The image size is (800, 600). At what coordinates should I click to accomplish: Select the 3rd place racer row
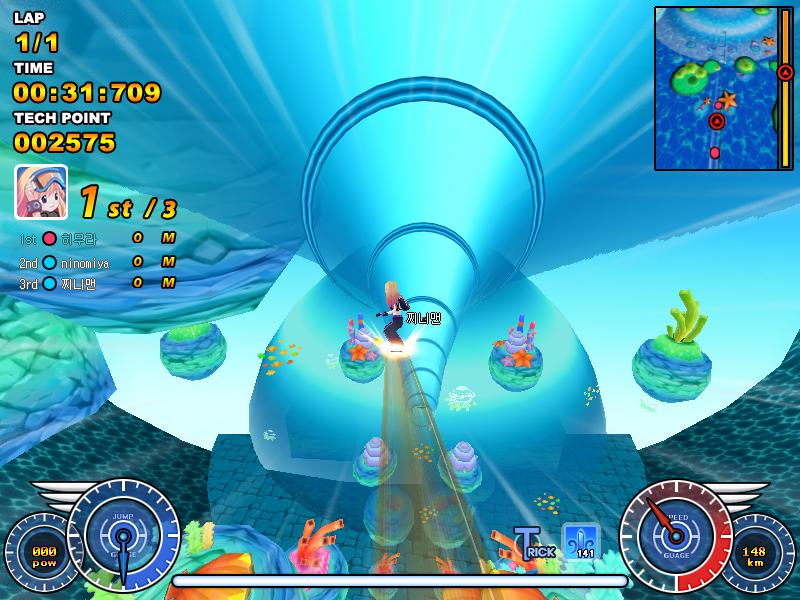97,284
